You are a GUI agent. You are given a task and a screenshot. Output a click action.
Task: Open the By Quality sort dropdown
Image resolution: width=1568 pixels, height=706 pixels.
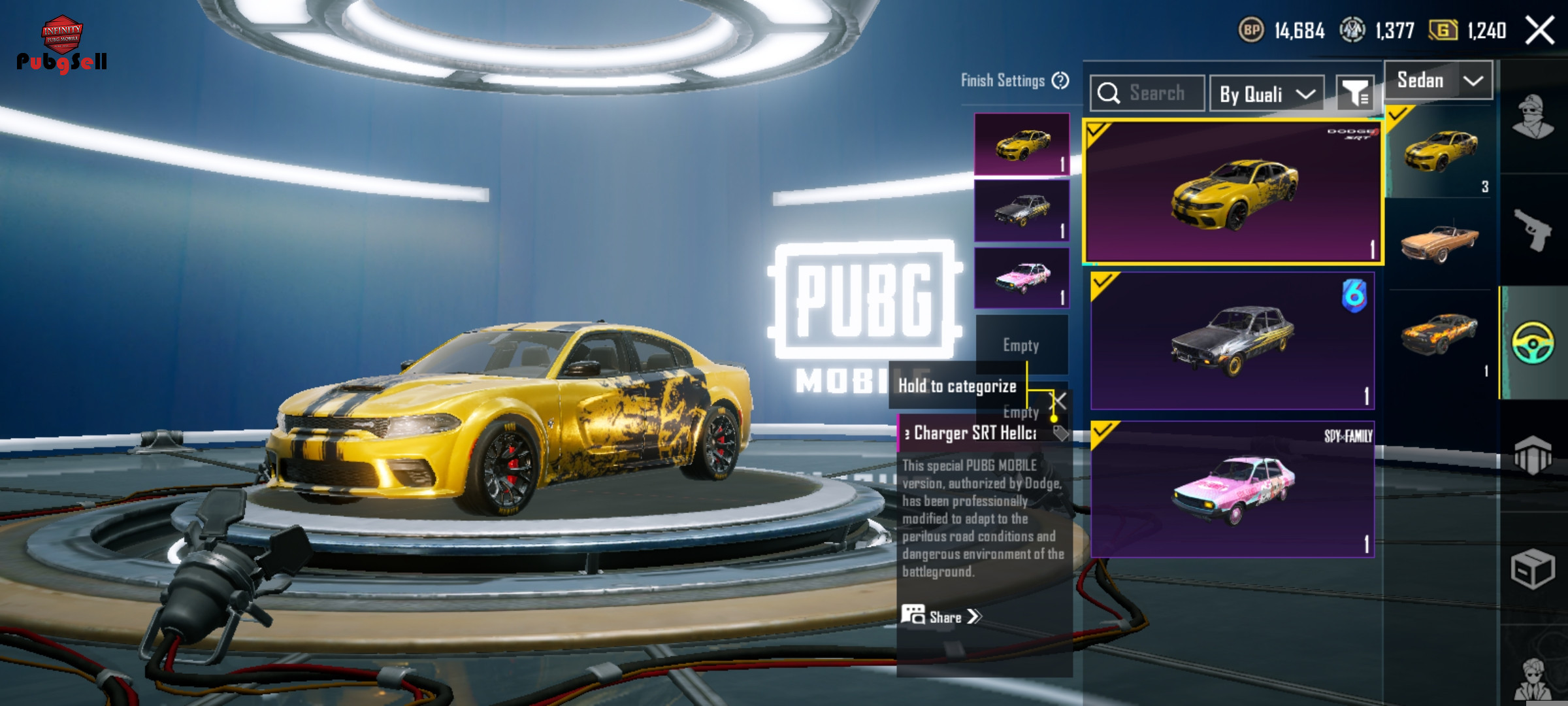pyautogui.click(x=1266, y=94)
